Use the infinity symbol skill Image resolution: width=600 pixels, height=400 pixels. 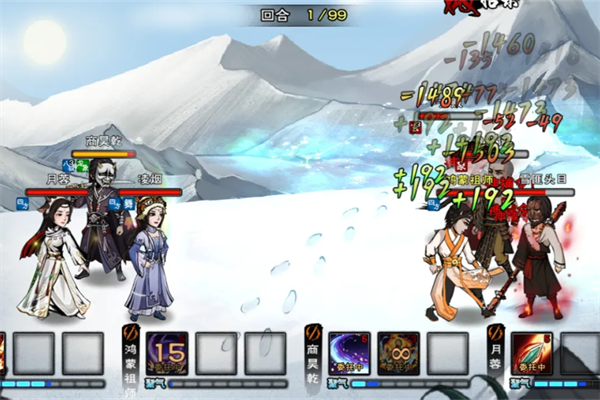398,353
